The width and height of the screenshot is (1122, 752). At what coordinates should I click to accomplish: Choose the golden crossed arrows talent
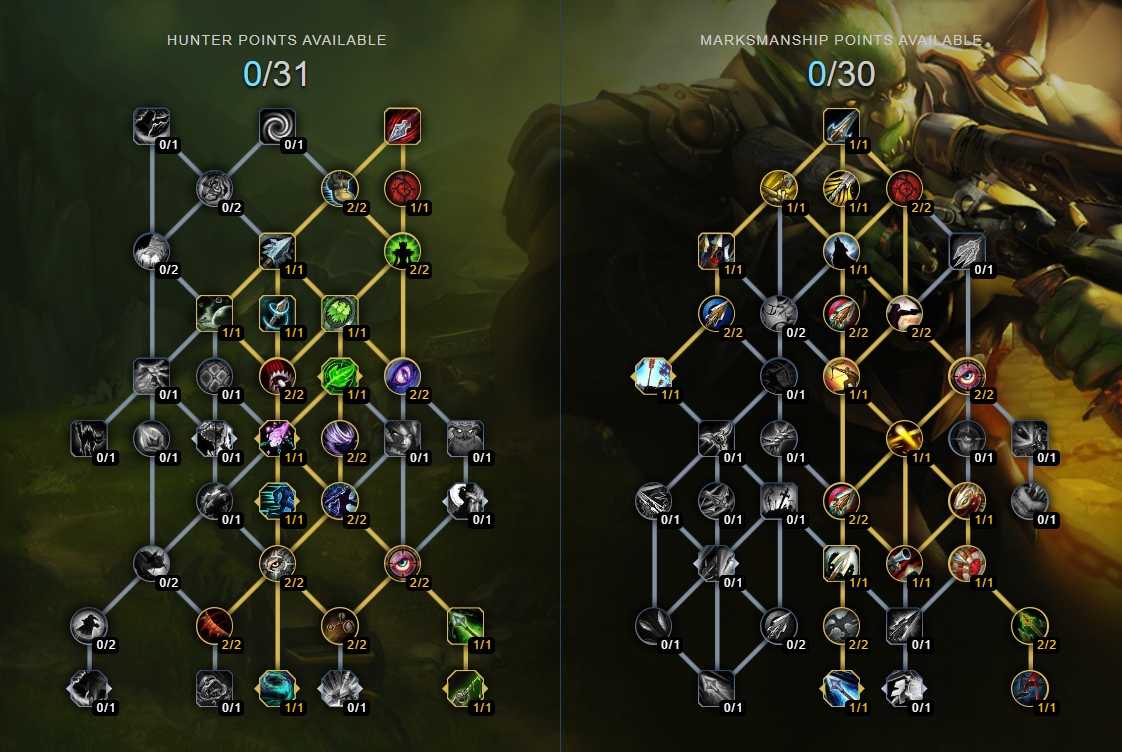[x=905, y=438]
